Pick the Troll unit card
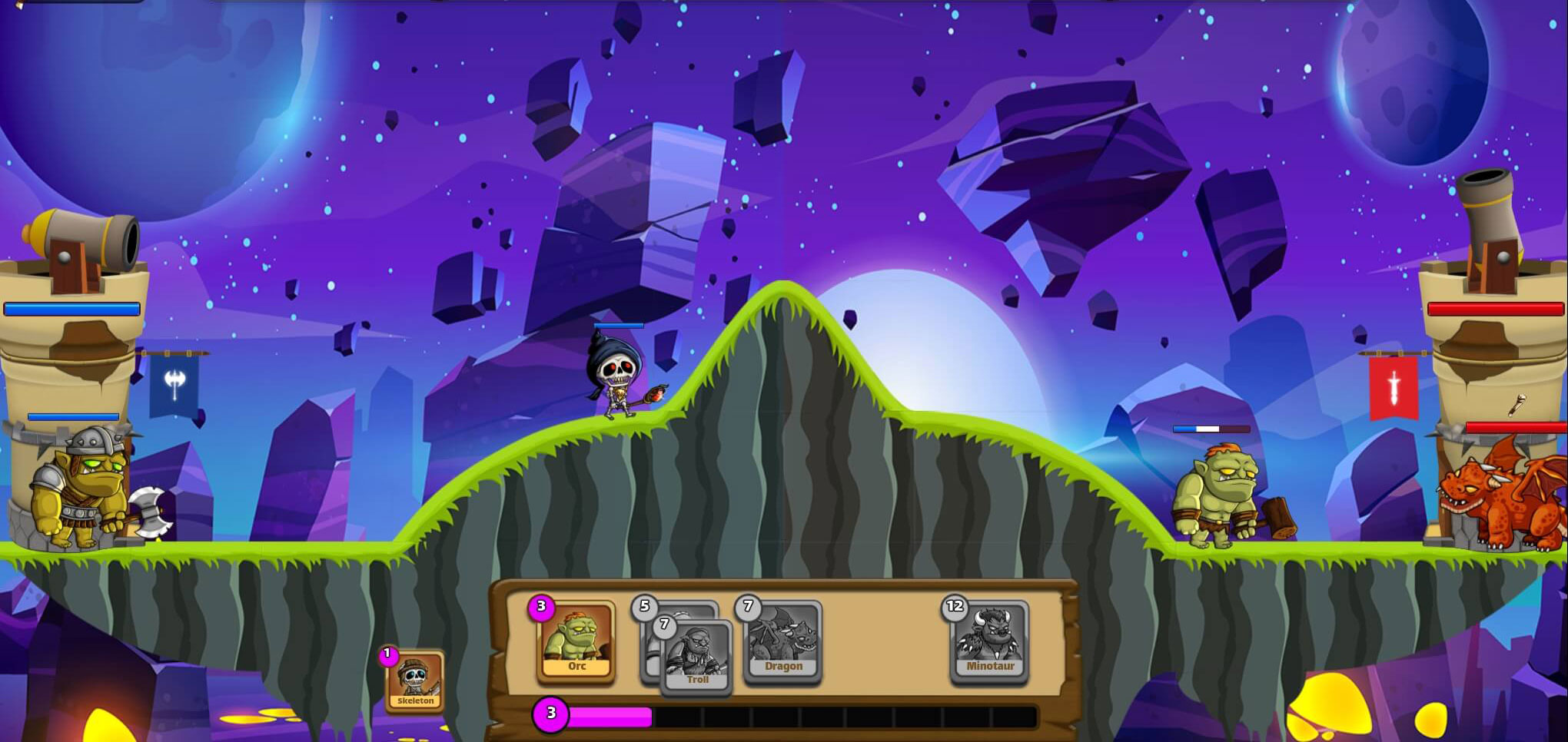 (697, 658)
